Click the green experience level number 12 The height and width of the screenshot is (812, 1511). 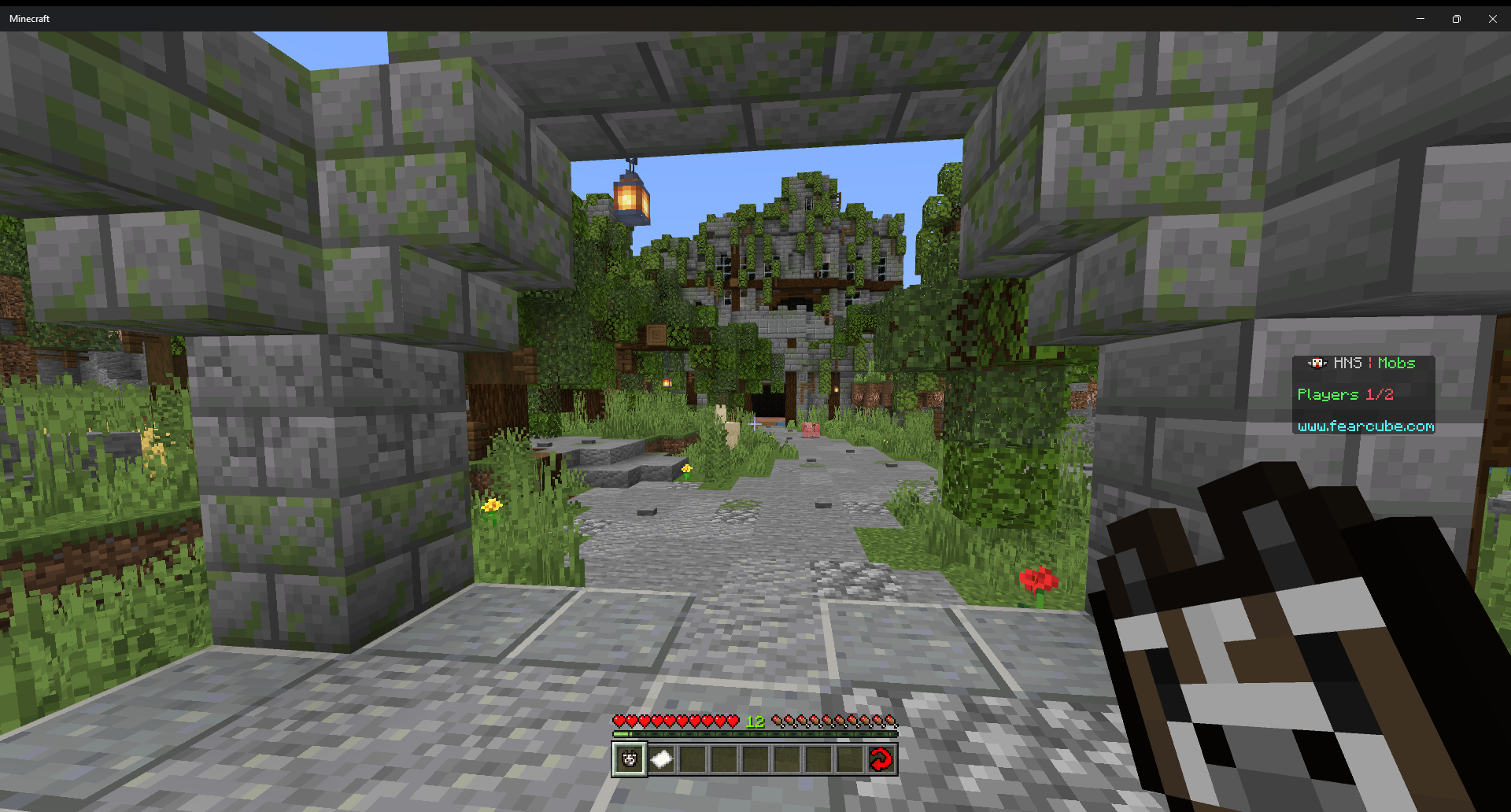click(755, 722)
